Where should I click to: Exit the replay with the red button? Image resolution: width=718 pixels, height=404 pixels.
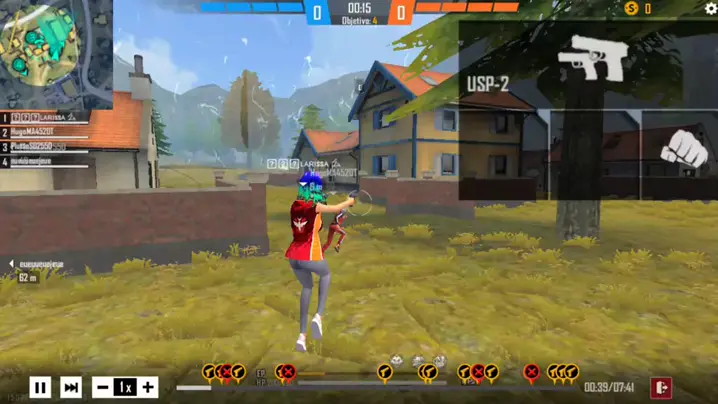(661, 387)
